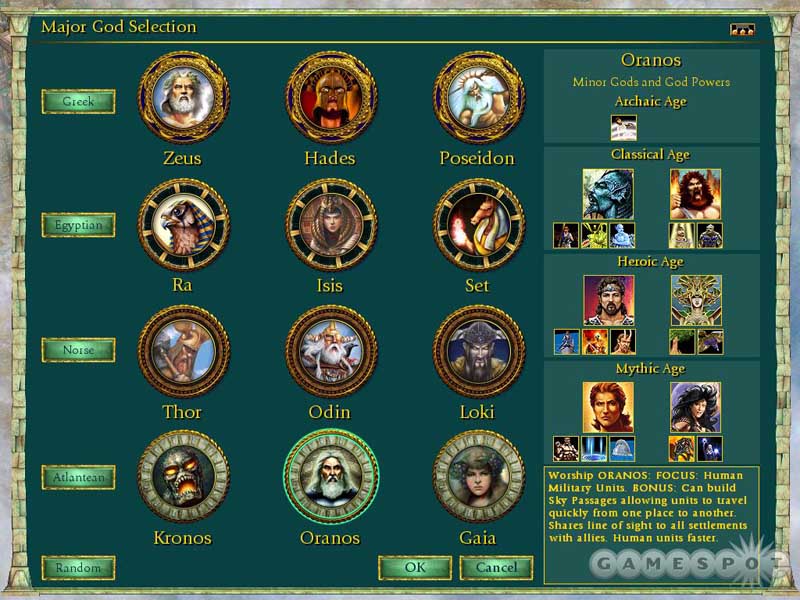The image size is (800, 600).
Task: Select Loki as major god
Action: pos(478,351)
